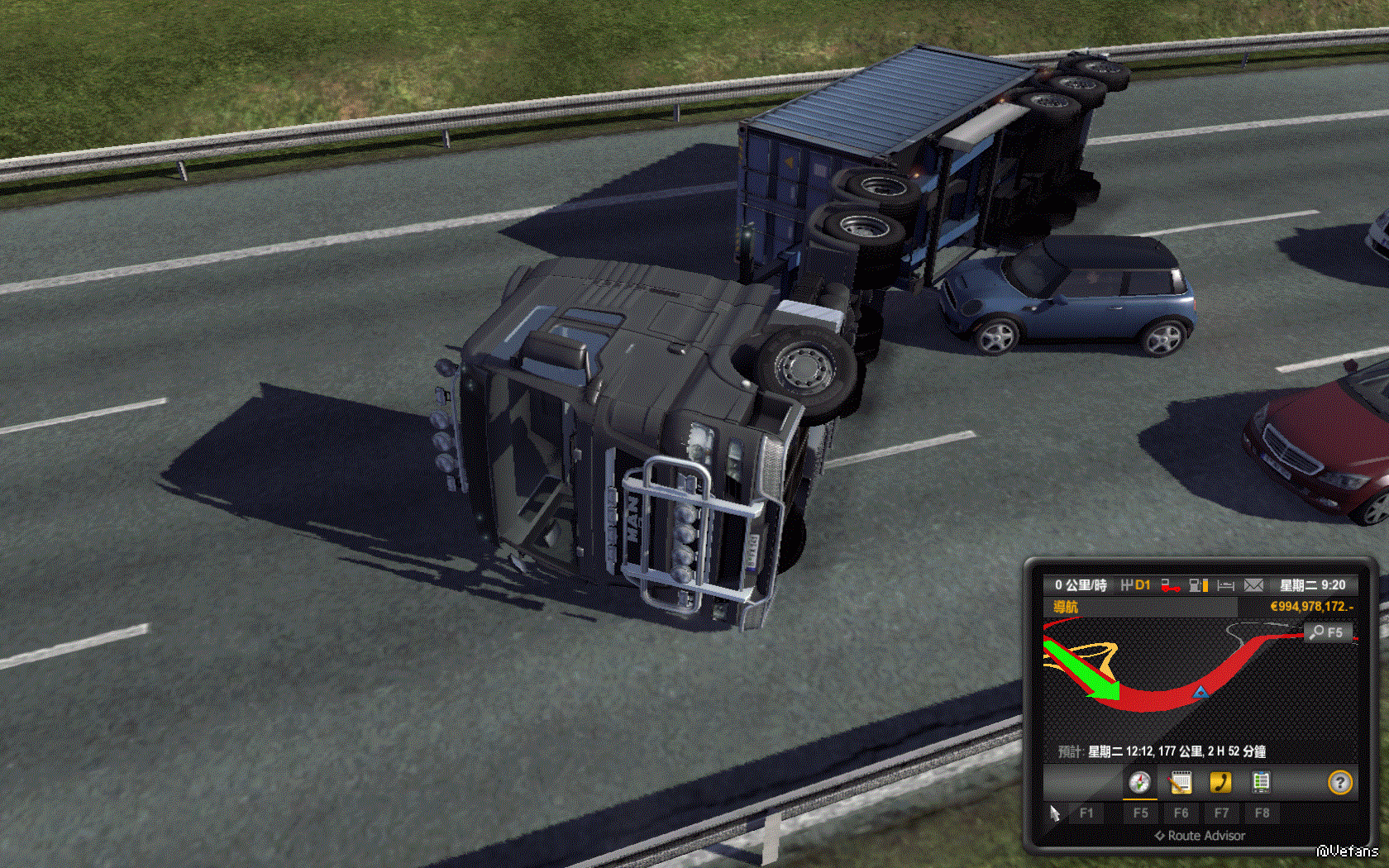Click the fuel pump gauge icon
Image resolution: width=1389 pixels, height=868 pixels.
pyautogui.click(x=1198, y=585)
